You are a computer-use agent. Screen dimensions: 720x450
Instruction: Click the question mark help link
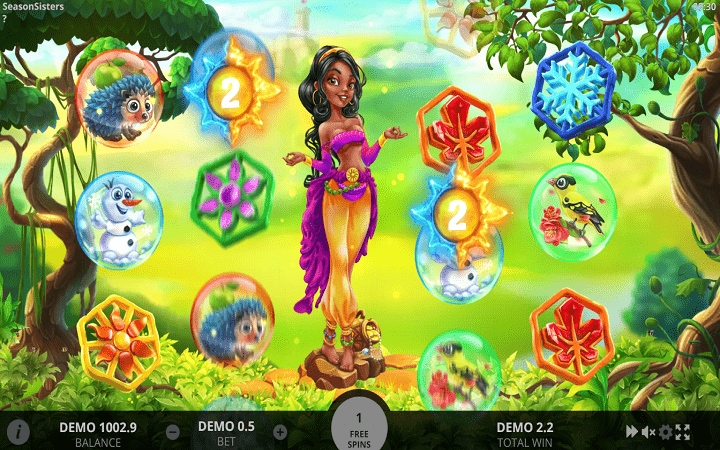[x=4, y=18]
